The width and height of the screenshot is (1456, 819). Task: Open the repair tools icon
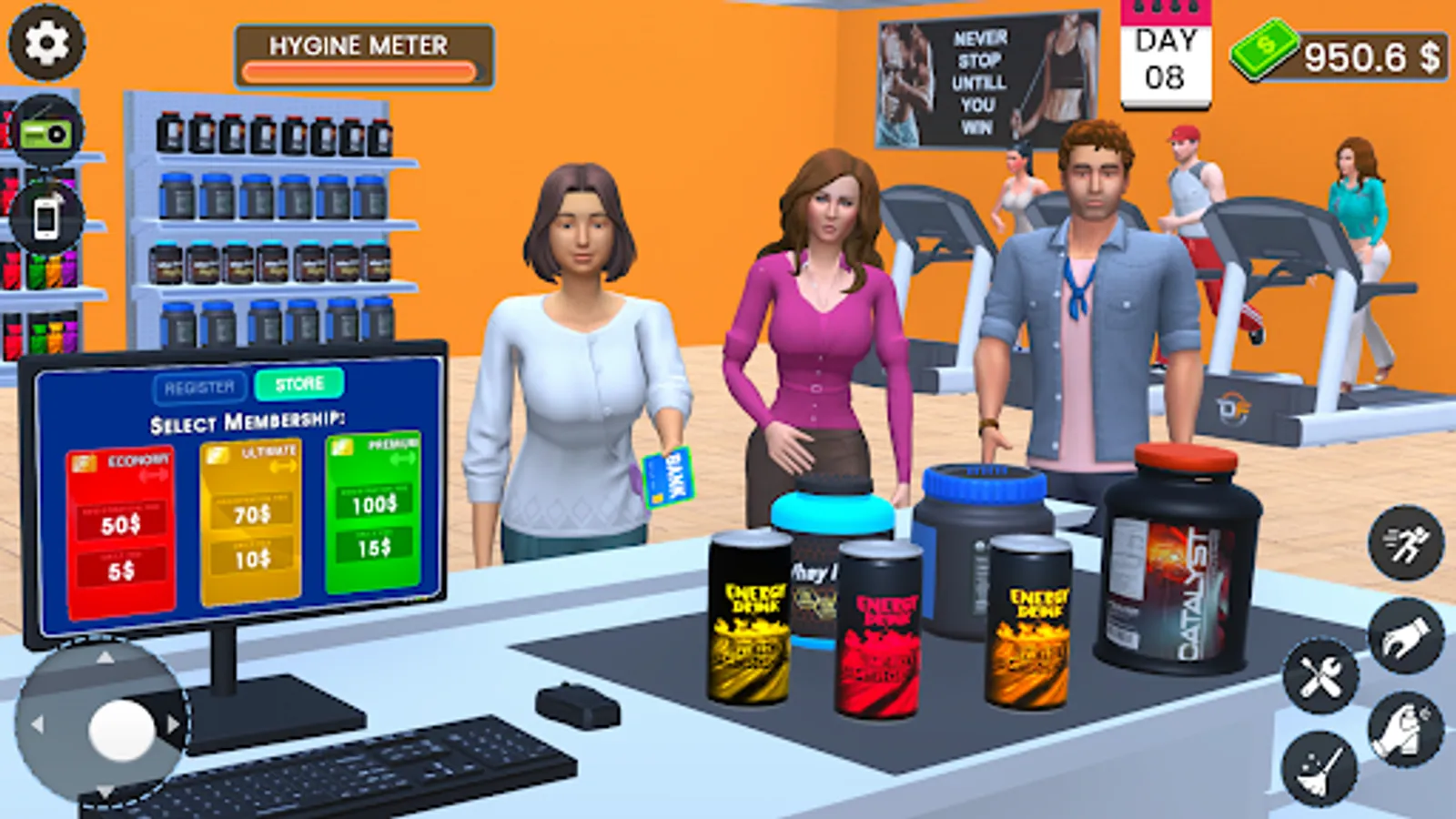point(1319,678)
